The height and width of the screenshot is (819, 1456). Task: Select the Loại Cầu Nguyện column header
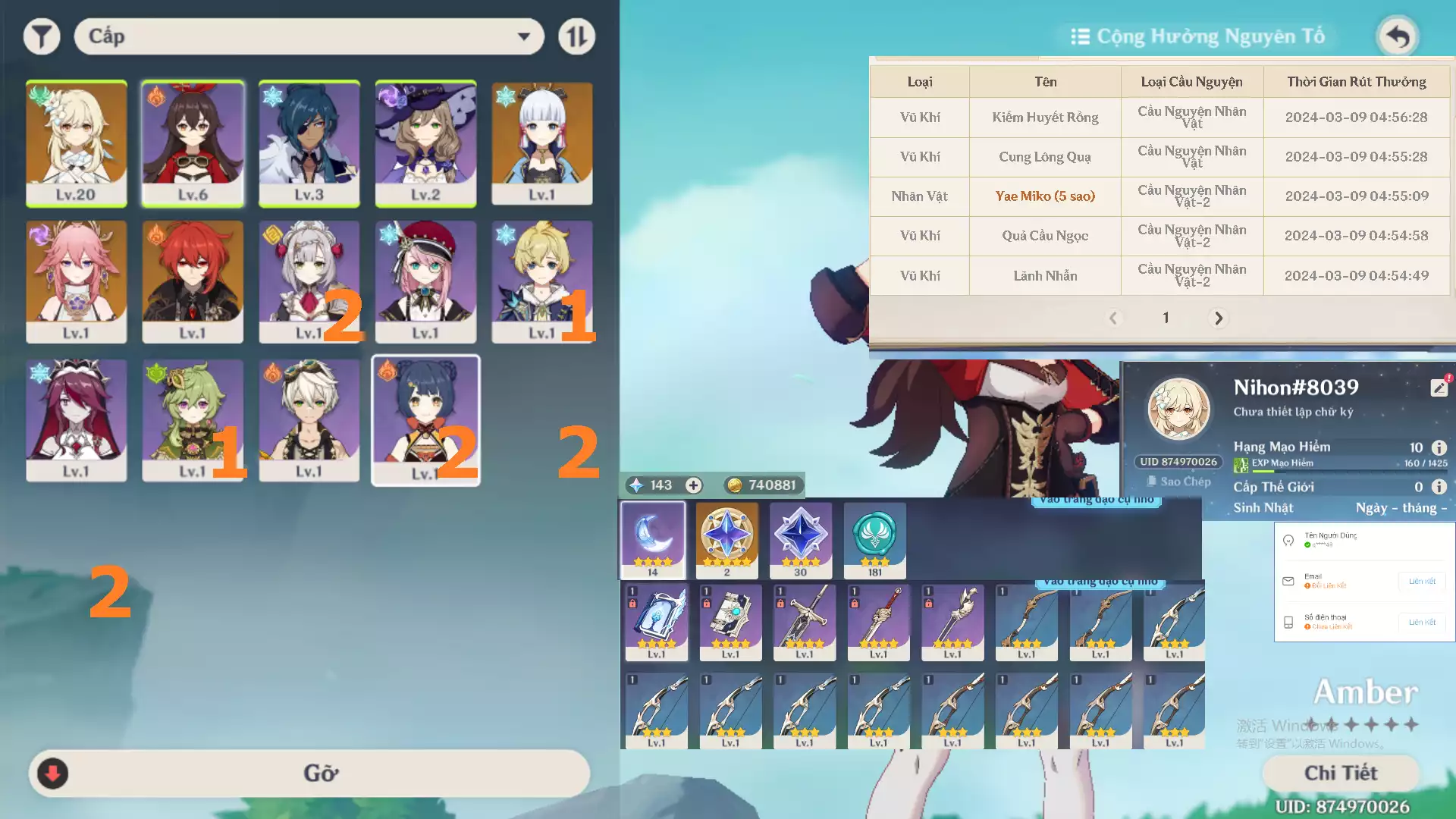(x=1191, y=81)
